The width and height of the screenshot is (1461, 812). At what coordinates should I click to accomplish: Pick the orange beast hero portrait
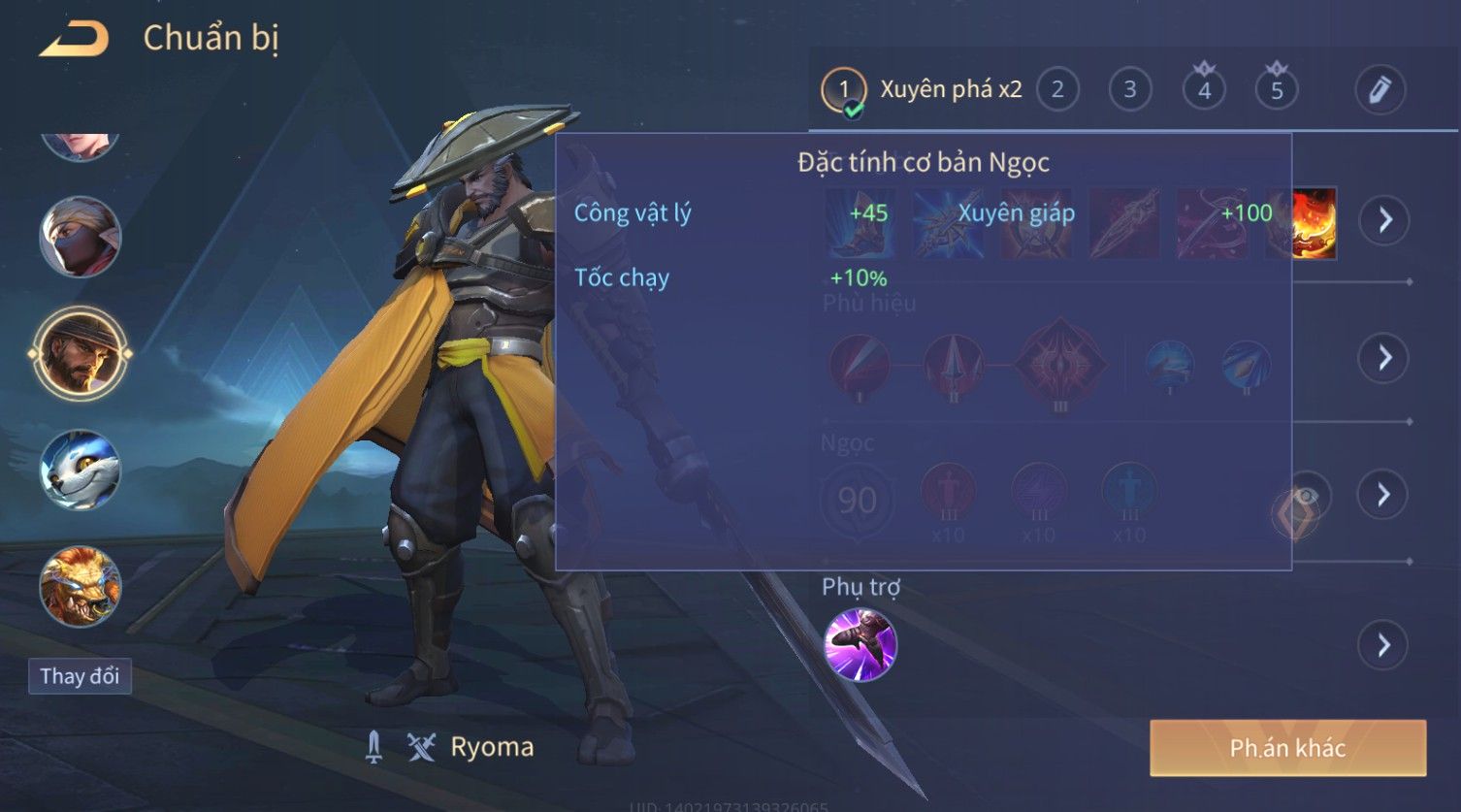(x=80, y=587)
